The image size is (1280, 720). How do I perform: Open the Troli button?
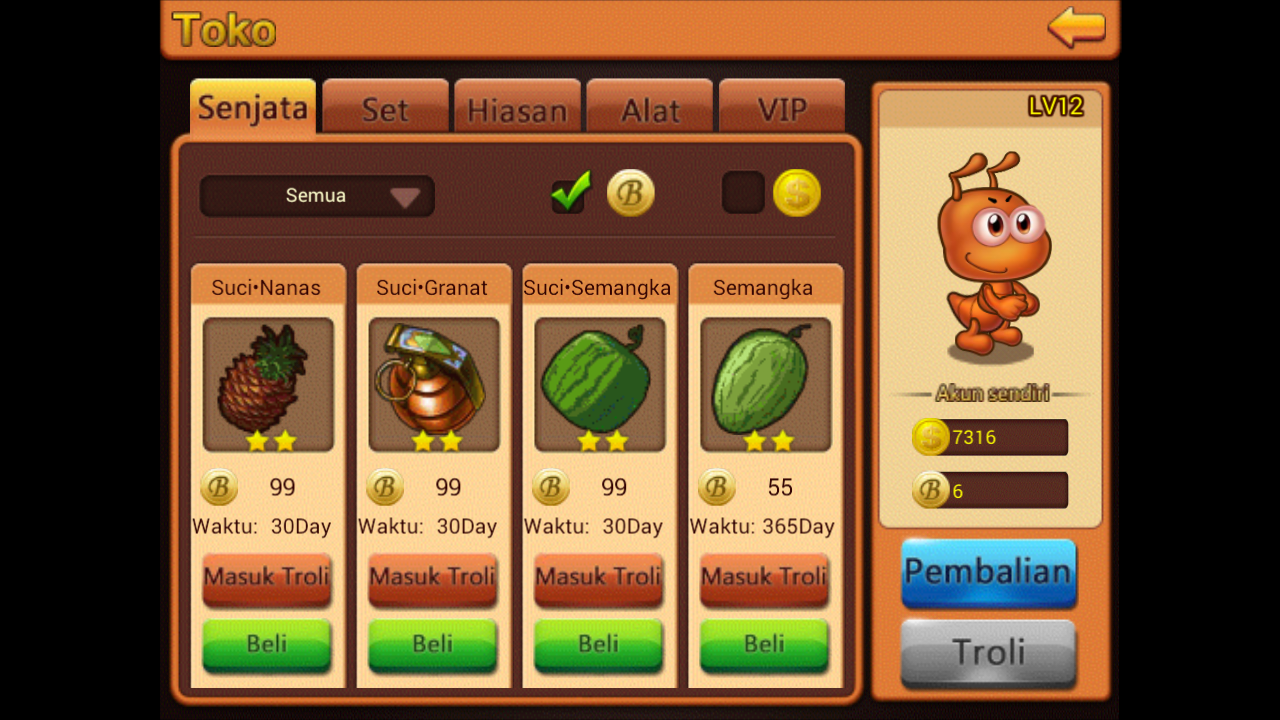click(x=988, y=652)
